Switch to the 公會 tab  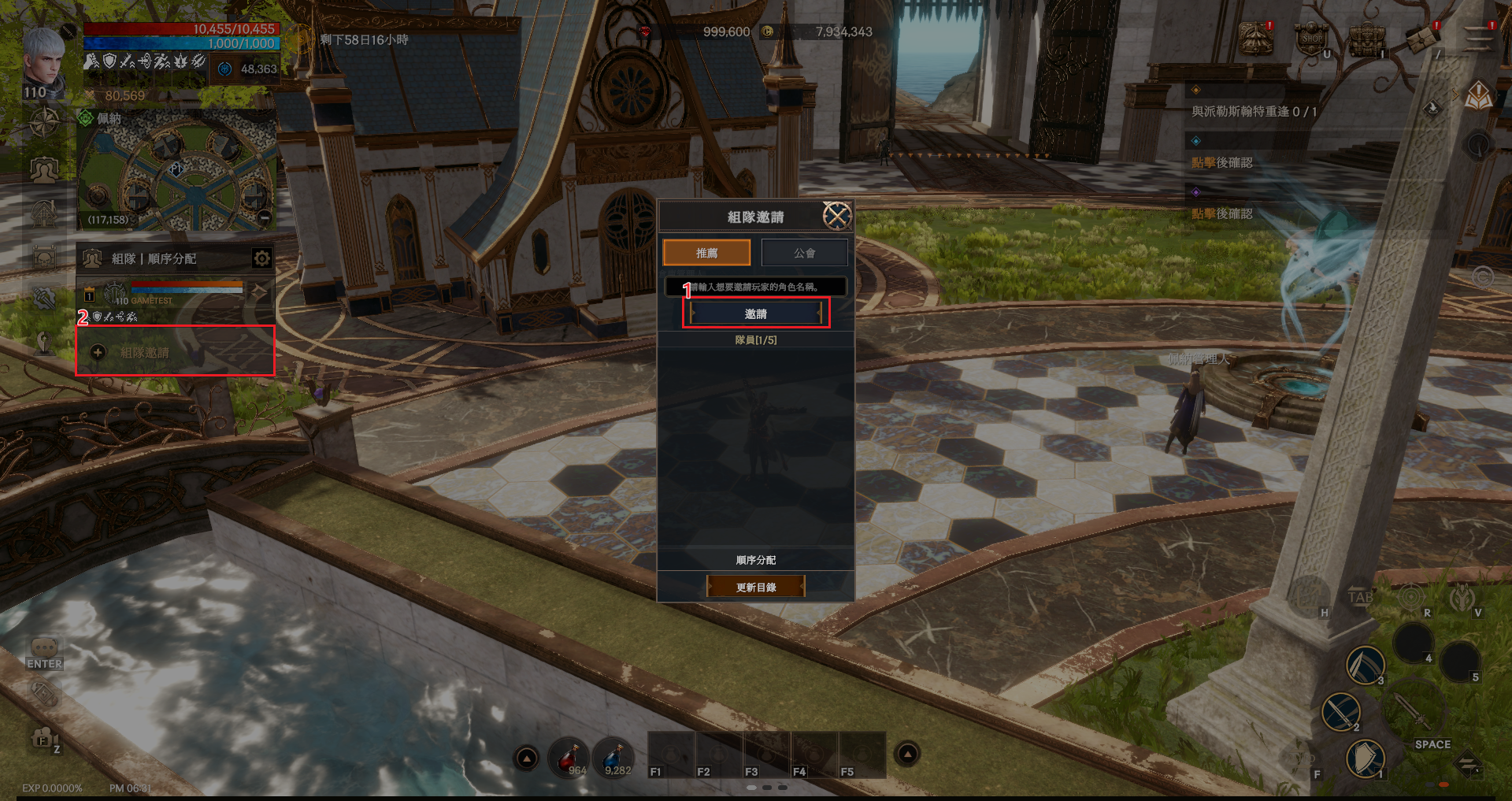804,253
